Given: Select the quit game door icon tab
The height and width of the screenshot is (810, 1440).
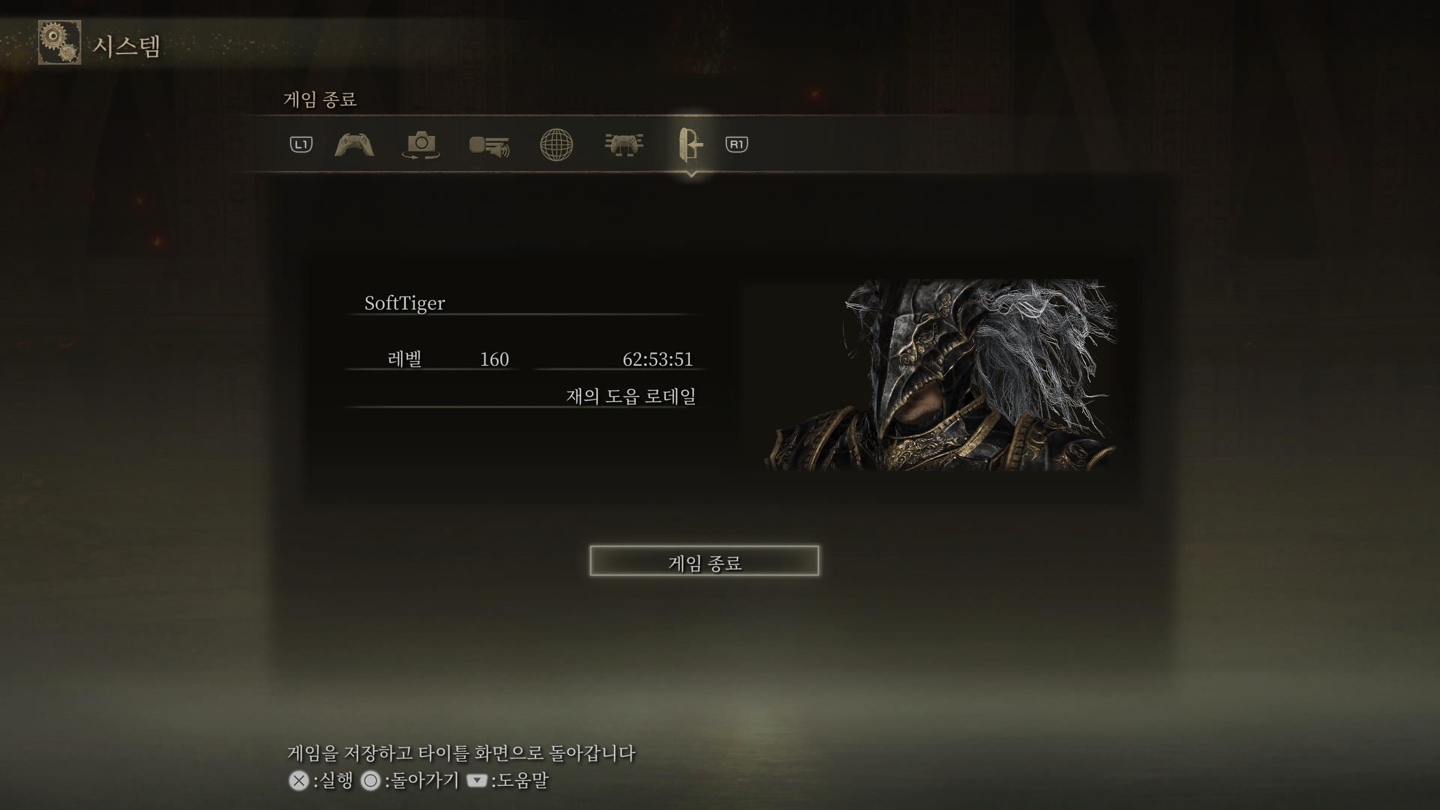Looking at the screenshot, I should pos(690,145).
